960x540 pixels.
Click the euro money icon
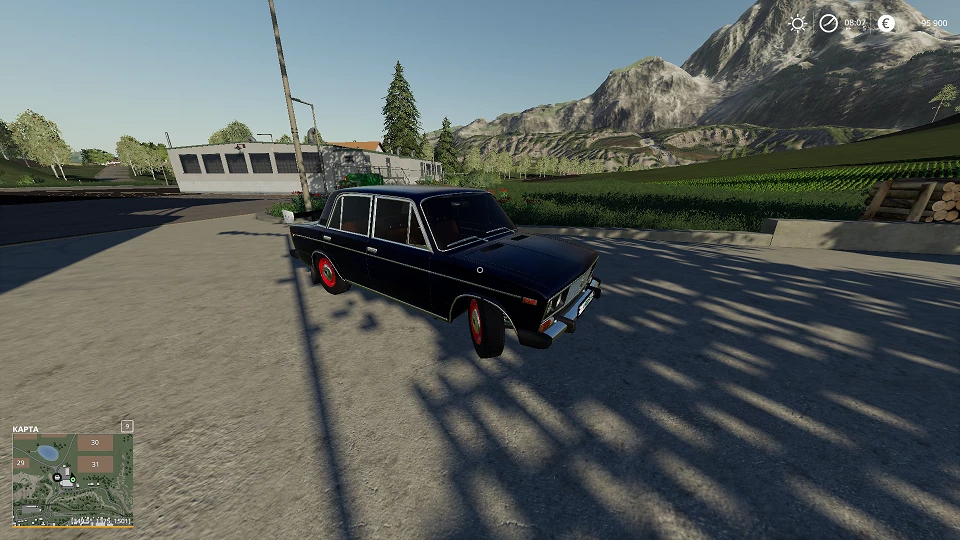[x=886, y=23]
